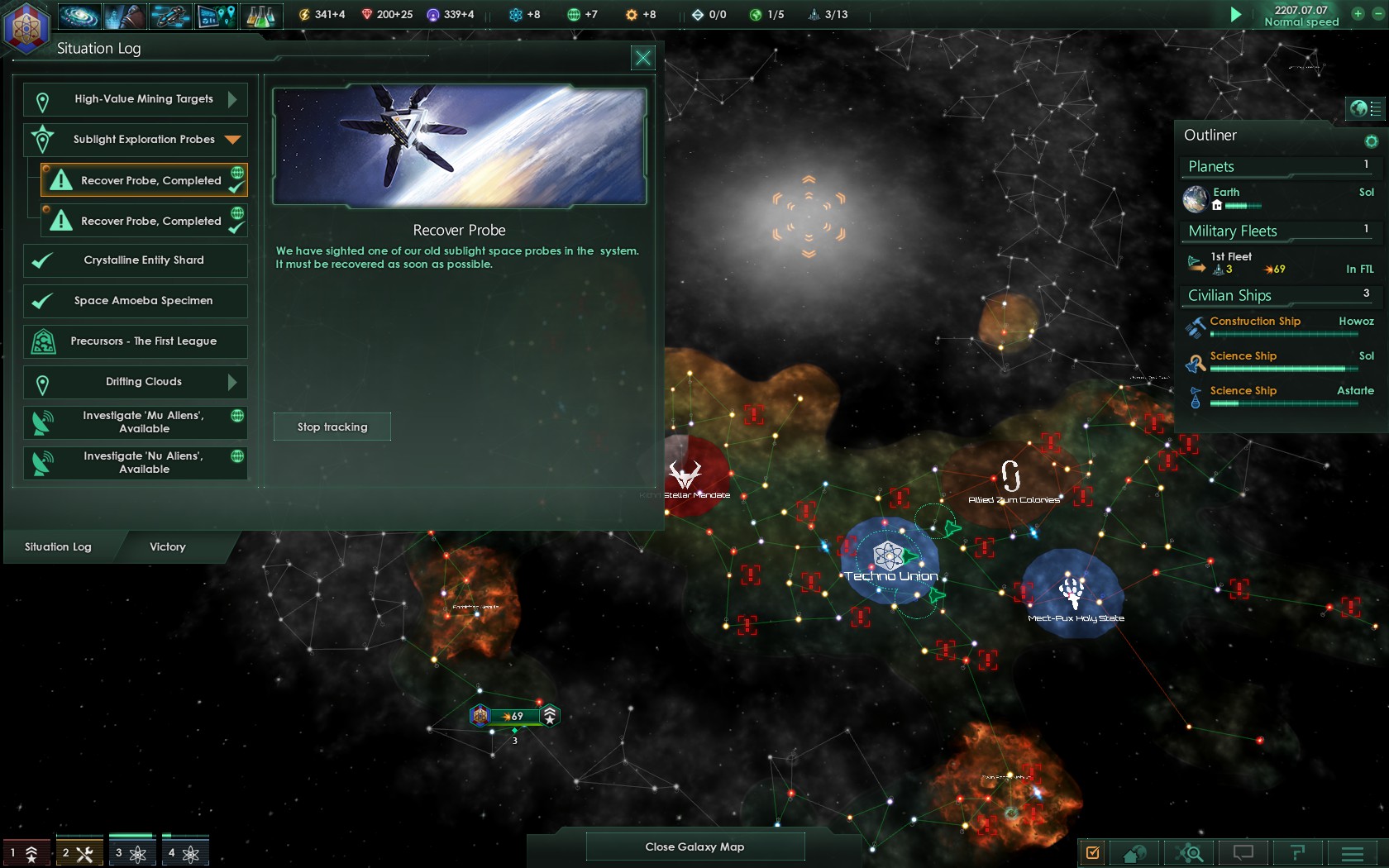Click the Stop tracking button

point(332,427)
